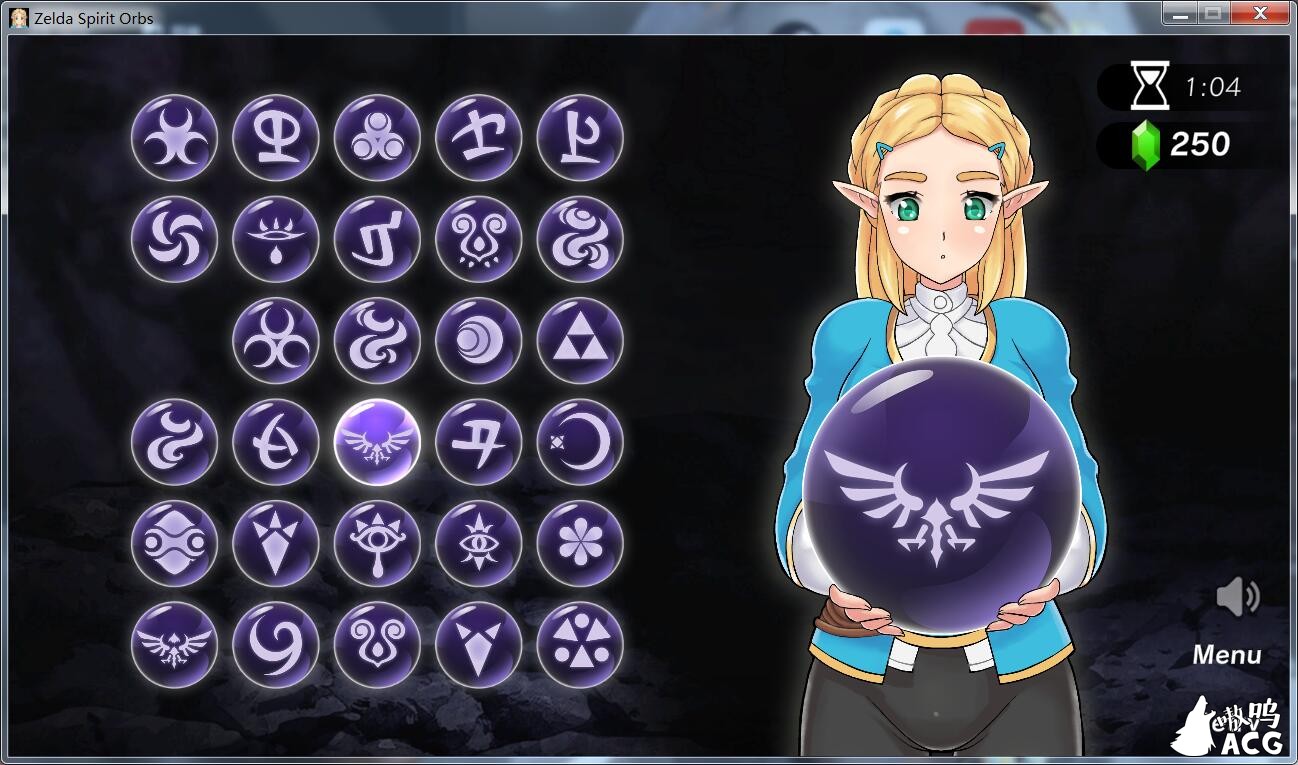Click the masked face orb on the left

174,543
